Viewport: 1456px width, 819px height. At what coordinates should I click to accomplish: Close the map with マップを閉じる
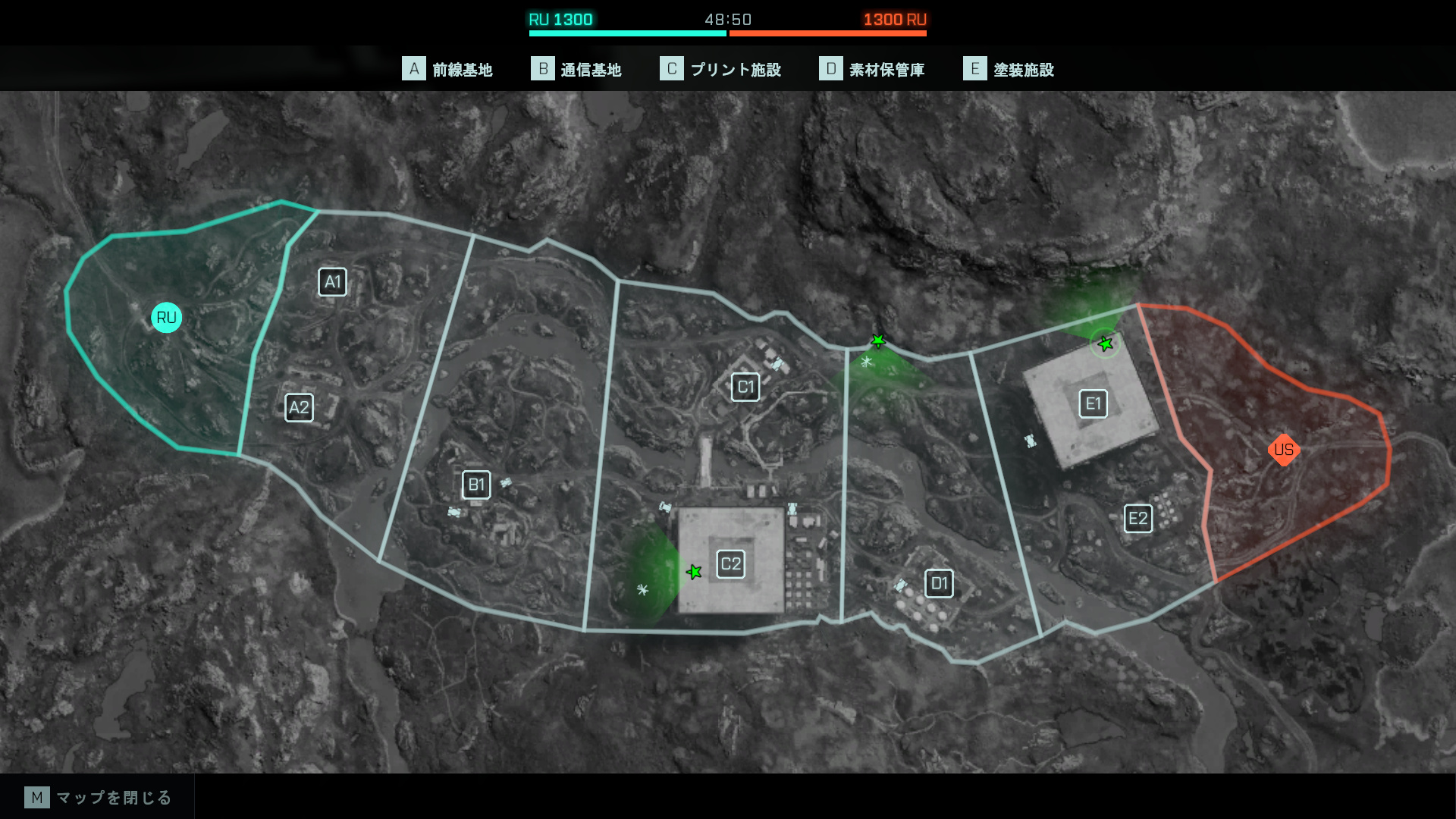click(99, 797)
